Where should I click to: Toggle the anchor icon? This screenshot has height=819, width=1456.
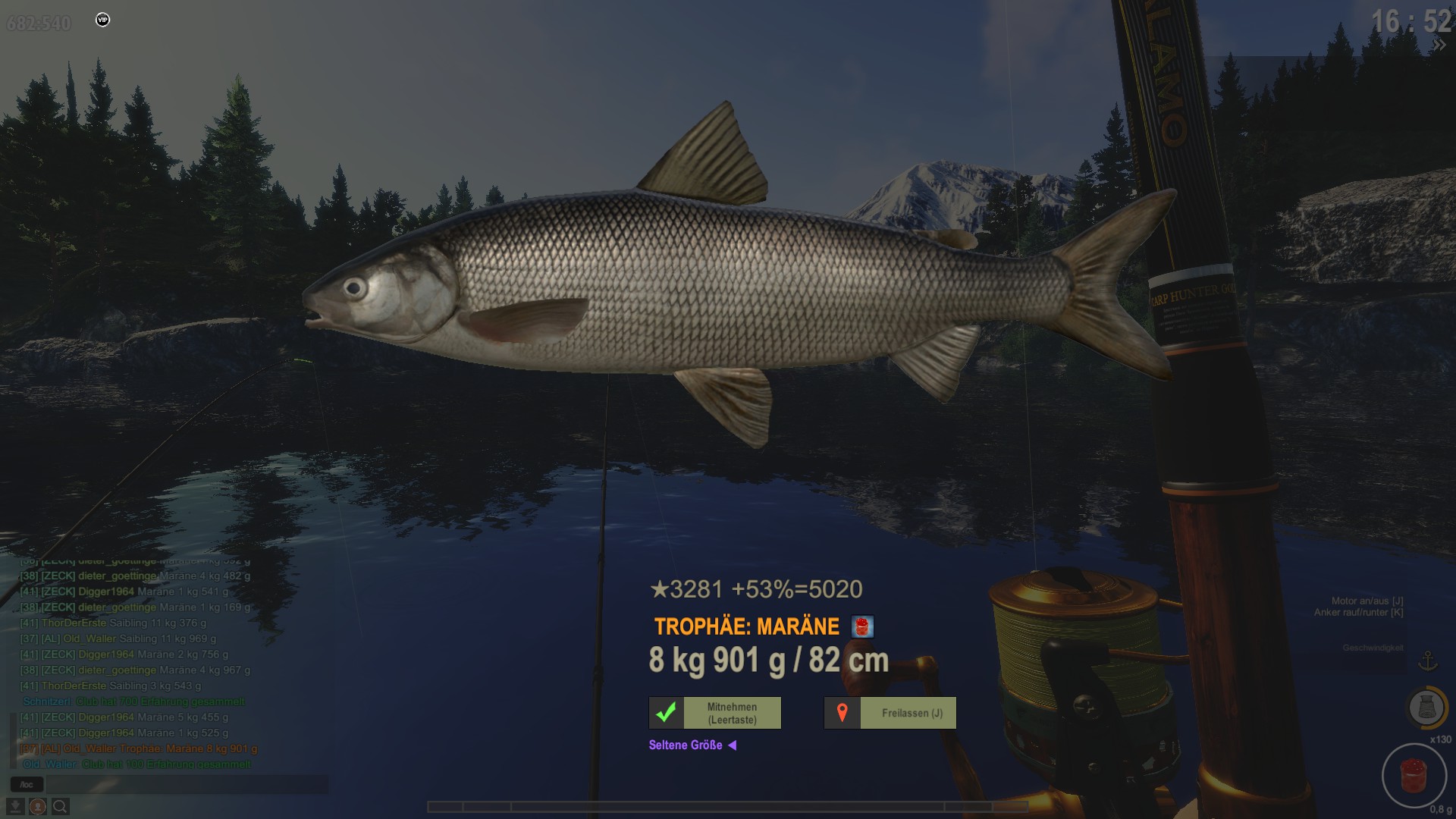pos(1428,661)
